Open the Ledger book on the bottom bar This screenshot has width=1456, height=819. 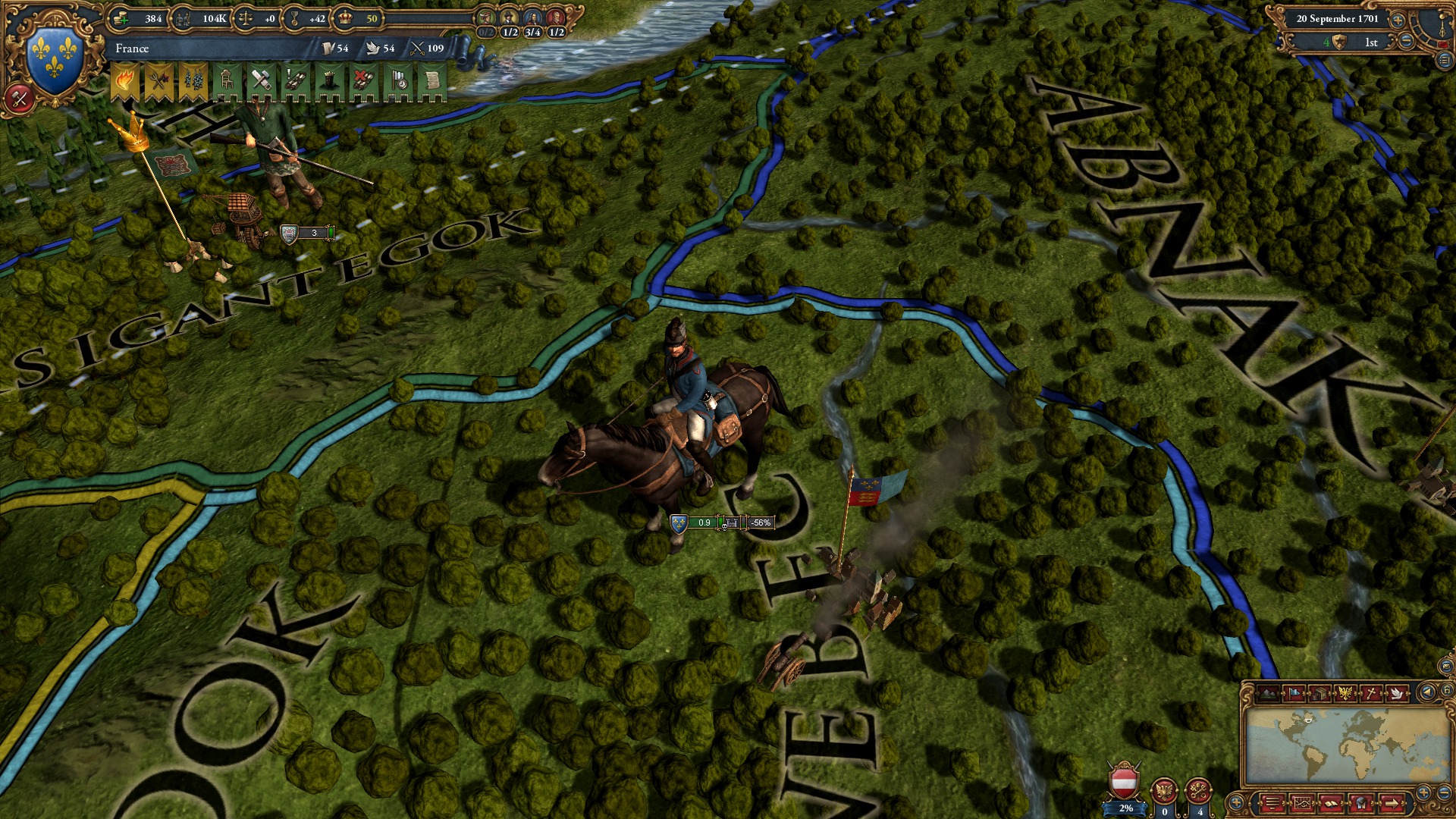(x=1331, y=802)
